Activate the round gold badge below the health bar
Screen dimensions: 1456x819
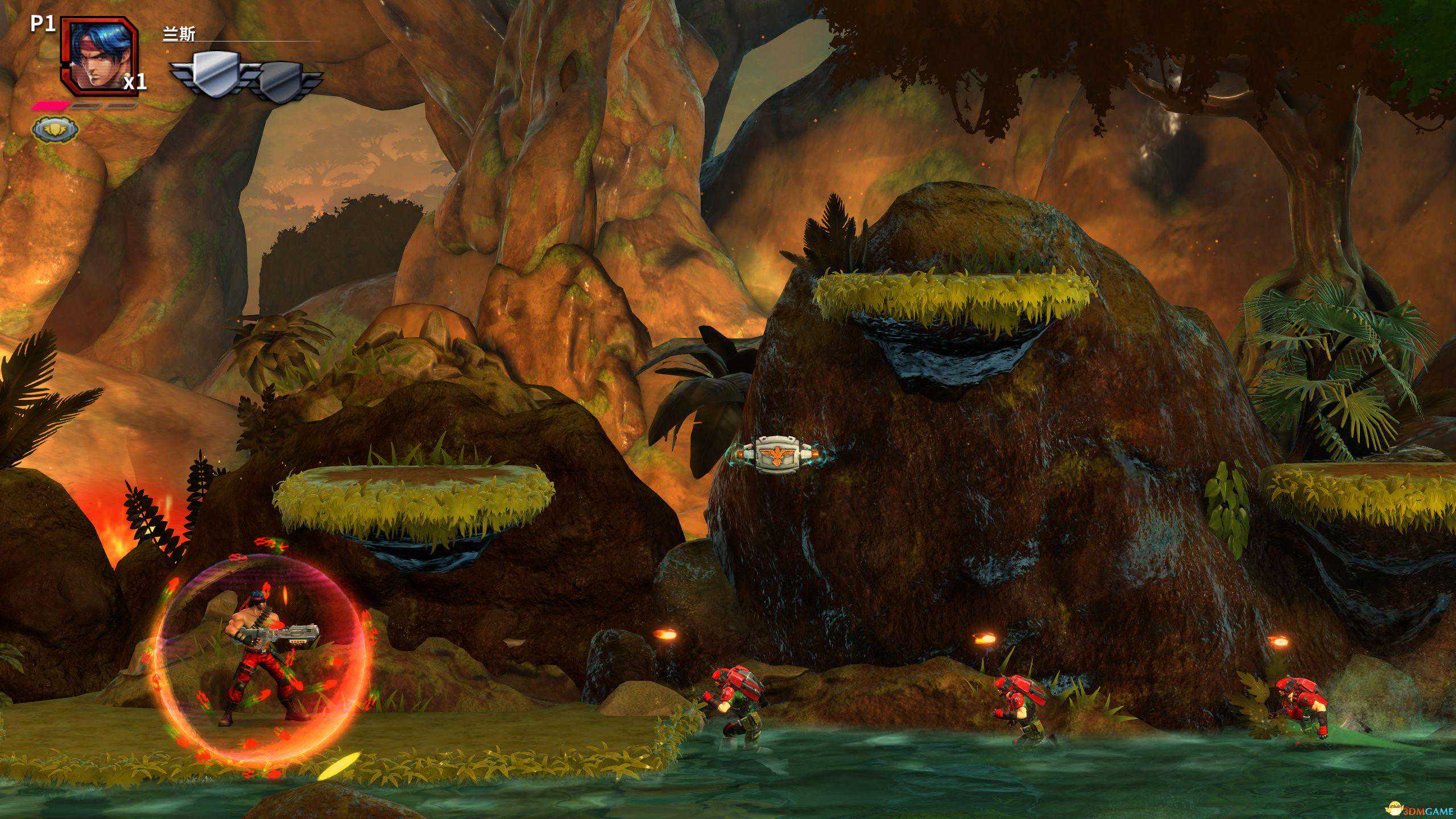(x=54, y=130)
